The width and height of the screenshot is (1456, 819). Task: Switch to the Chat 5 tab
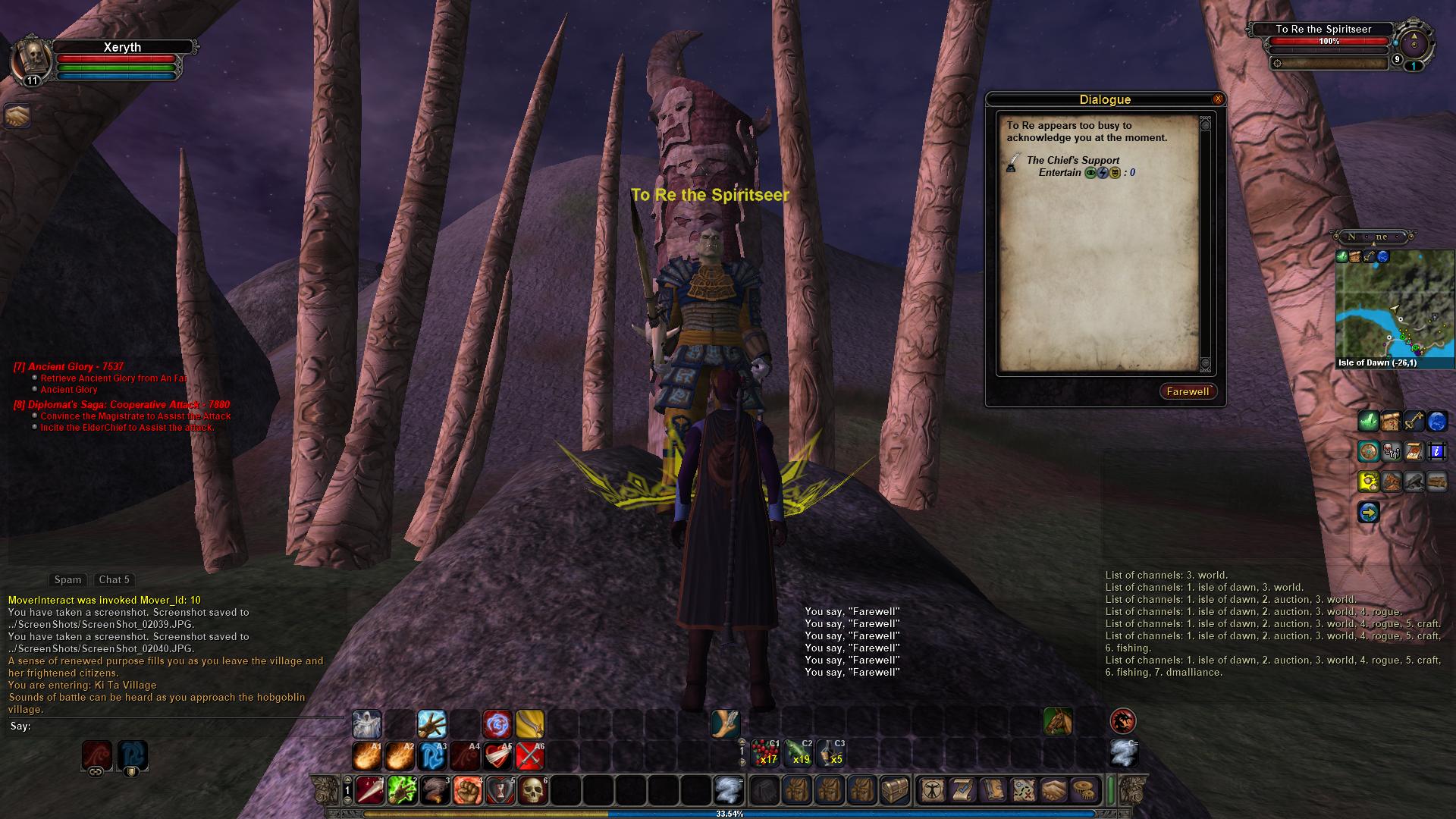[x=115, y=579]
